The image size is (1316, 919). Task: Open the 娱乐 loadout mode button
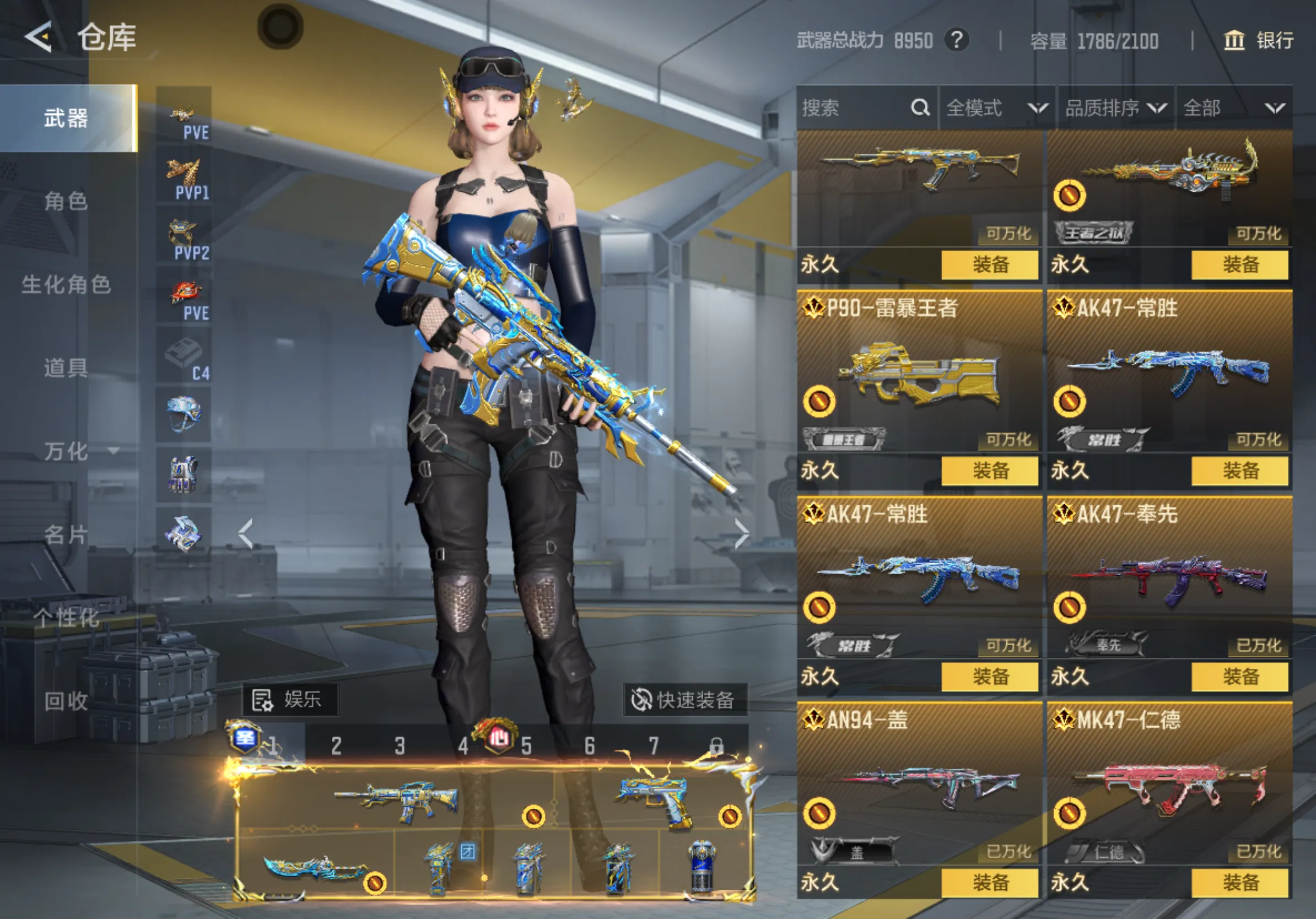pos(290,700)
